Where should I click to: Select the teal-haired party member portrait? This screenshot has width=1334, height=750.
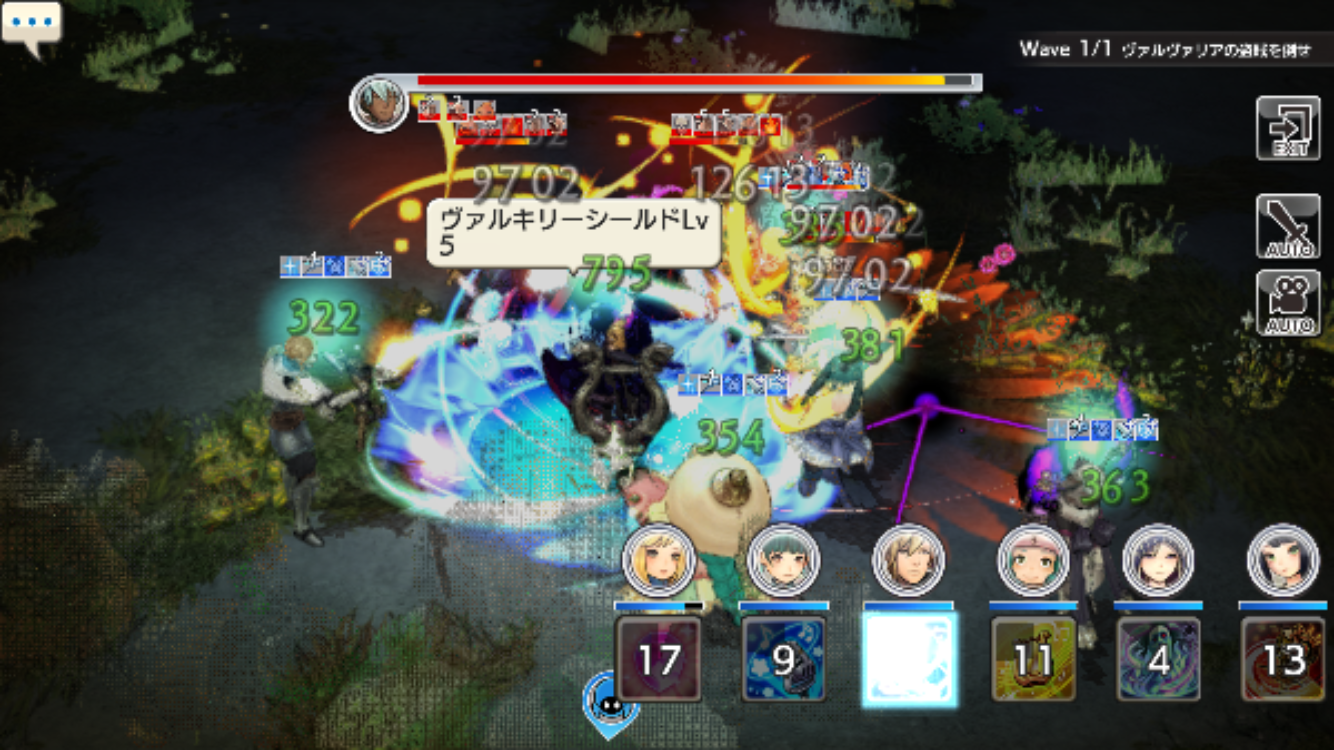(x=783, y=560)
